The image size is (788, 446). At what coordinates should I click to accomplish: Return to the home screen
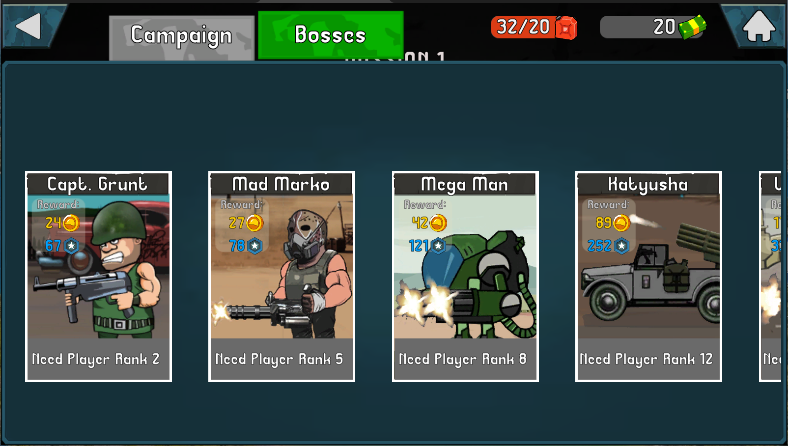[759, 25]
